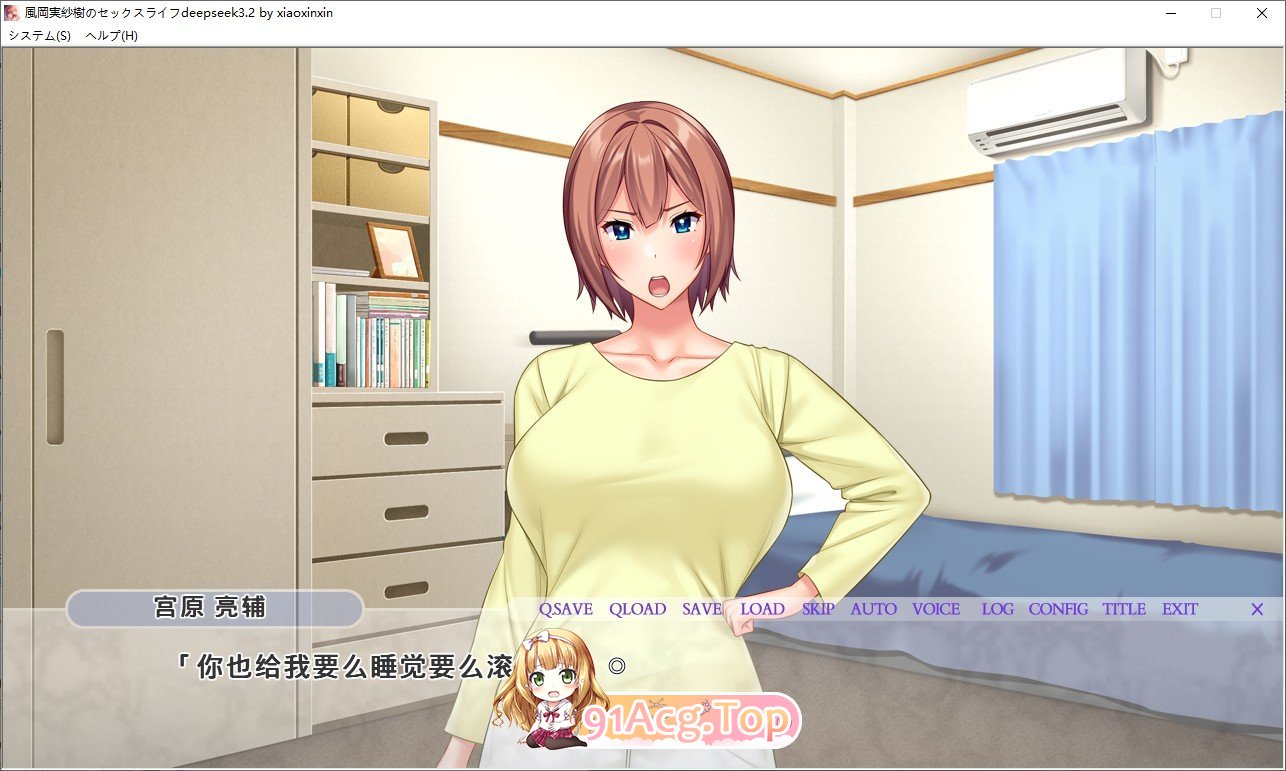
Task: Return to the TITLE screen
Action: pyautogui.click(x=1125, y=609)
